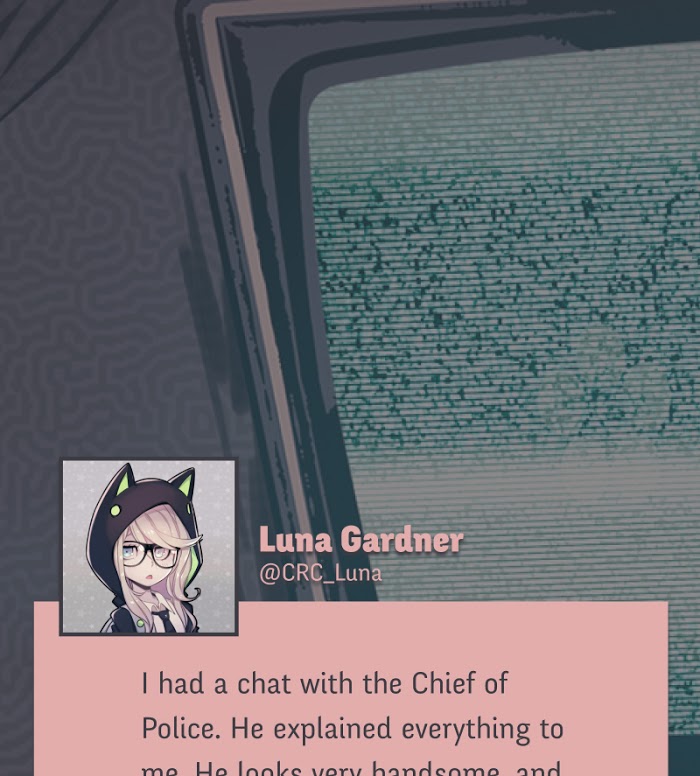This screenshot has width=700, height=776.
Task: Select the Luna Gardner profile name
Action: 360,541
